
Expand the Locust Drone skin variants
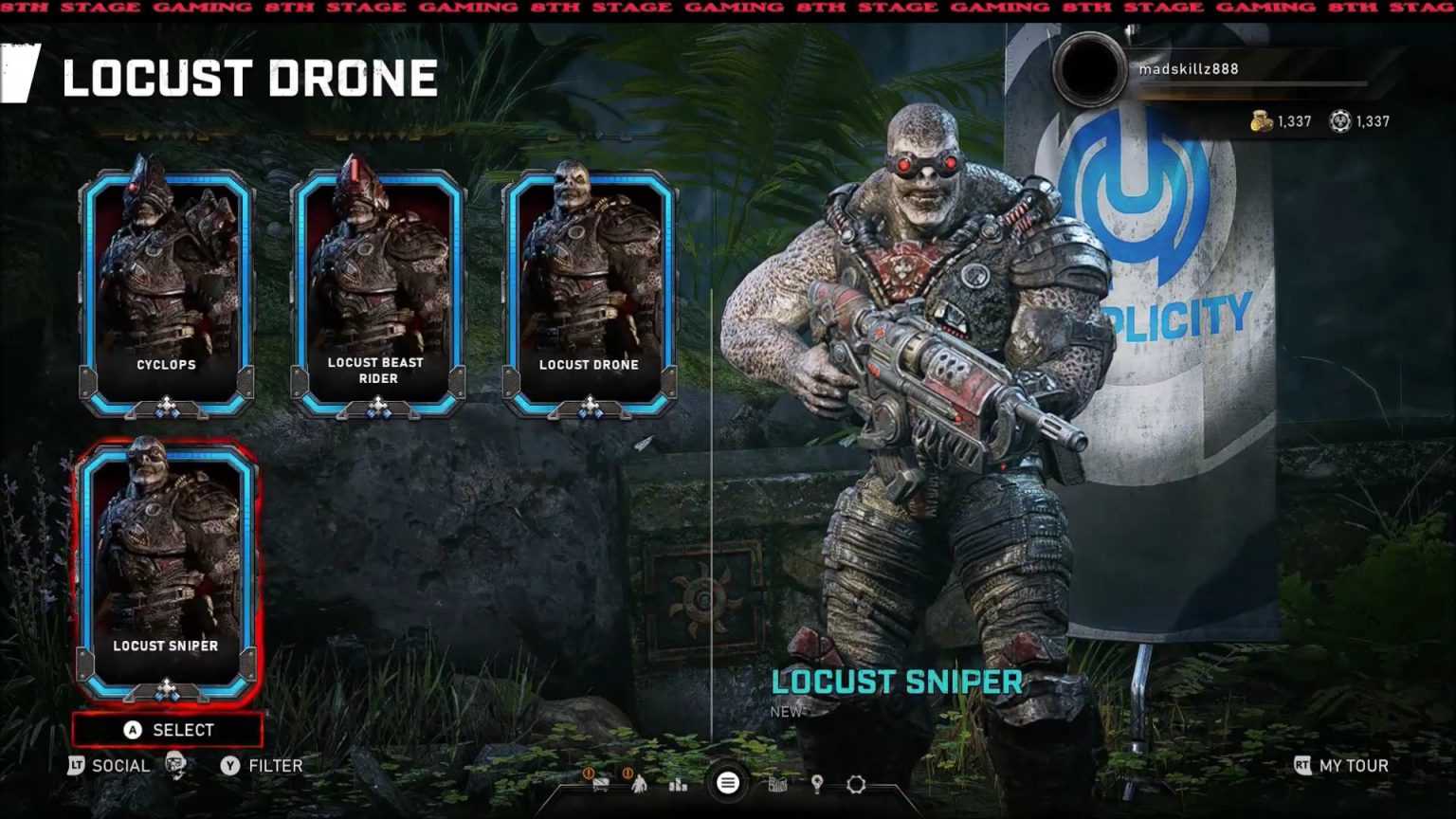click(591, 407)
